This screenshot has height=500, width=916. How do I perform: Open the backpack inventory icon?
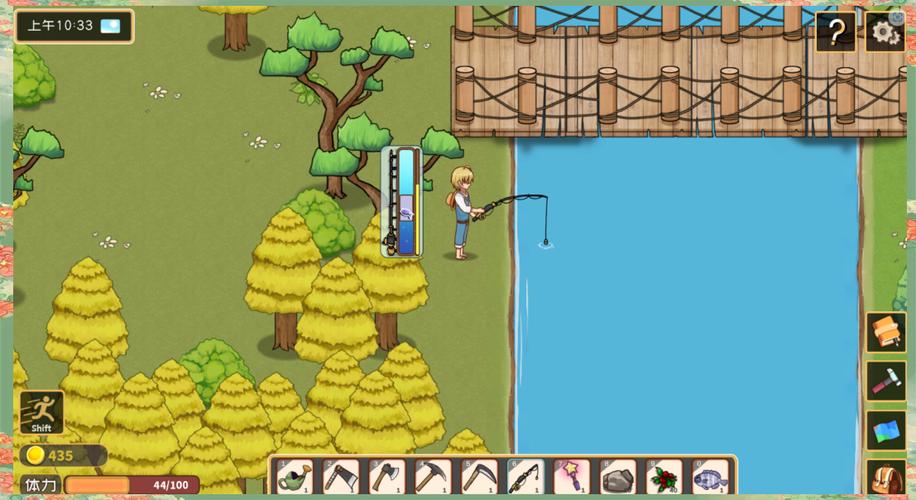886,478
